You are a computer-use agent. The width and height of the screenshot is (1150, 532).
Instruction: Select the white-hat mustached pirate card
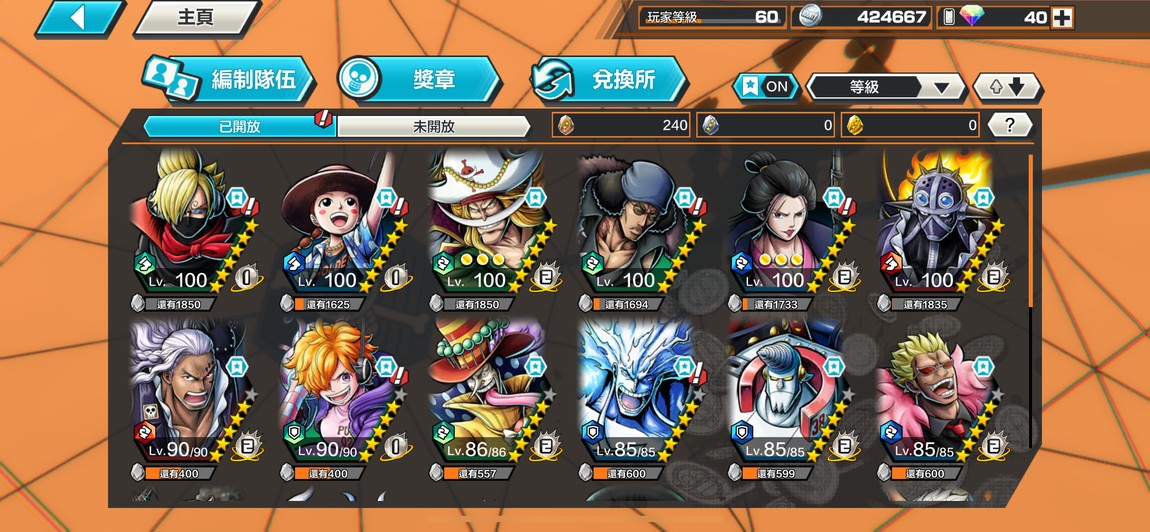tap(488, 225)
